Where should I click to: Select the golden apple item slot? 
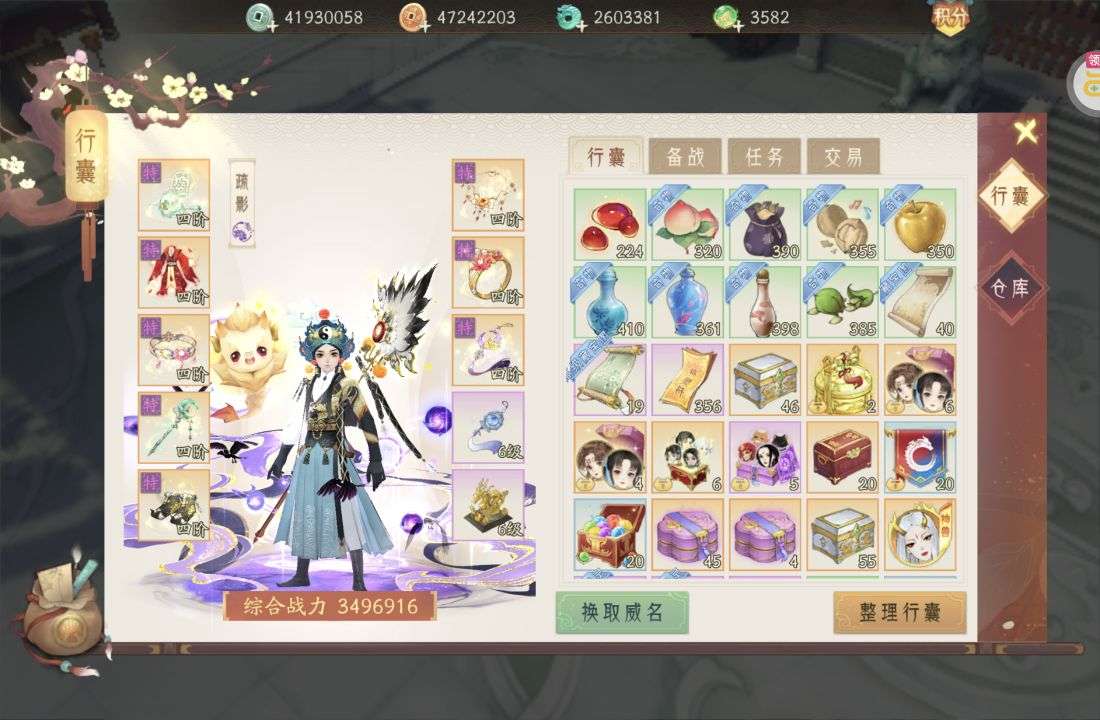click(920, 224)
